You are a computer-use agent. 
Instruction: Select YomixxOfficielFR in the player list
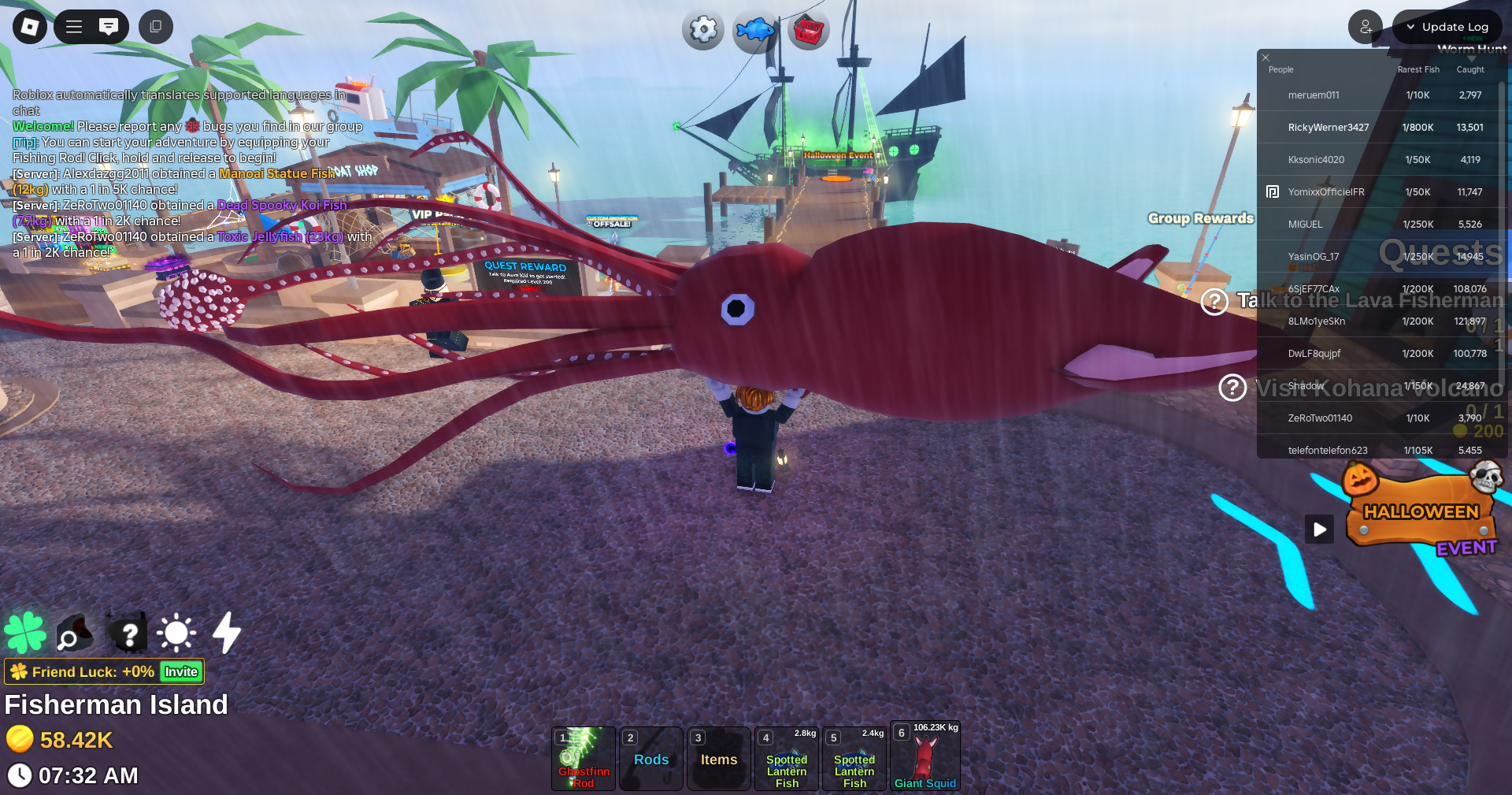[1325, 192]
